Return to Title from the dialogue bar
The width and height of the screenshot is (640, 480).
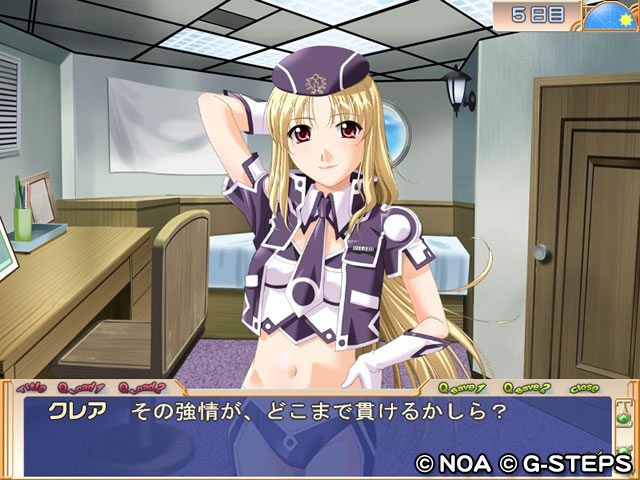(32, 386)
